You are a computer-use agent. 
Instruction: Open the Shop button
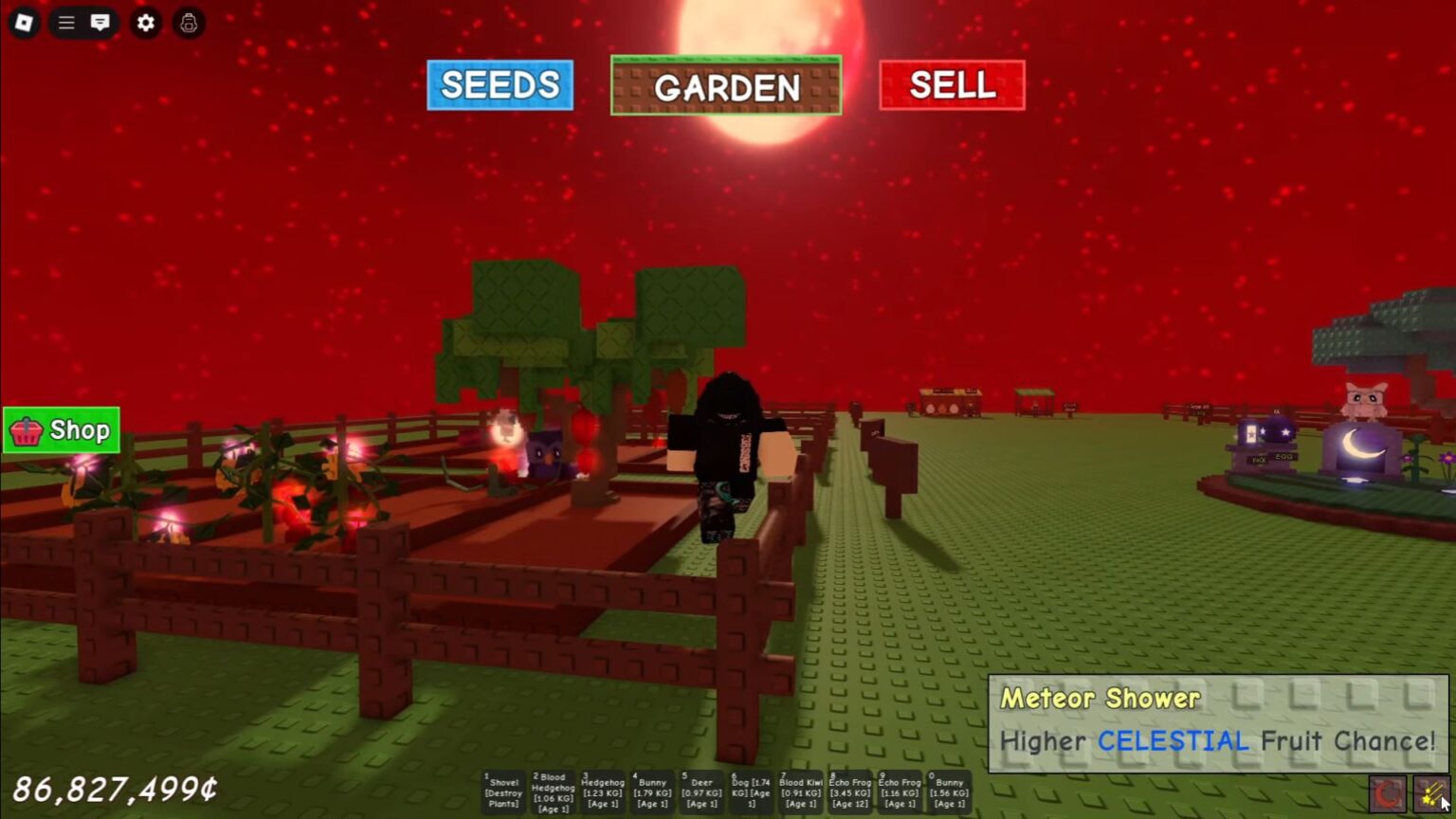[x=61, y=429]
